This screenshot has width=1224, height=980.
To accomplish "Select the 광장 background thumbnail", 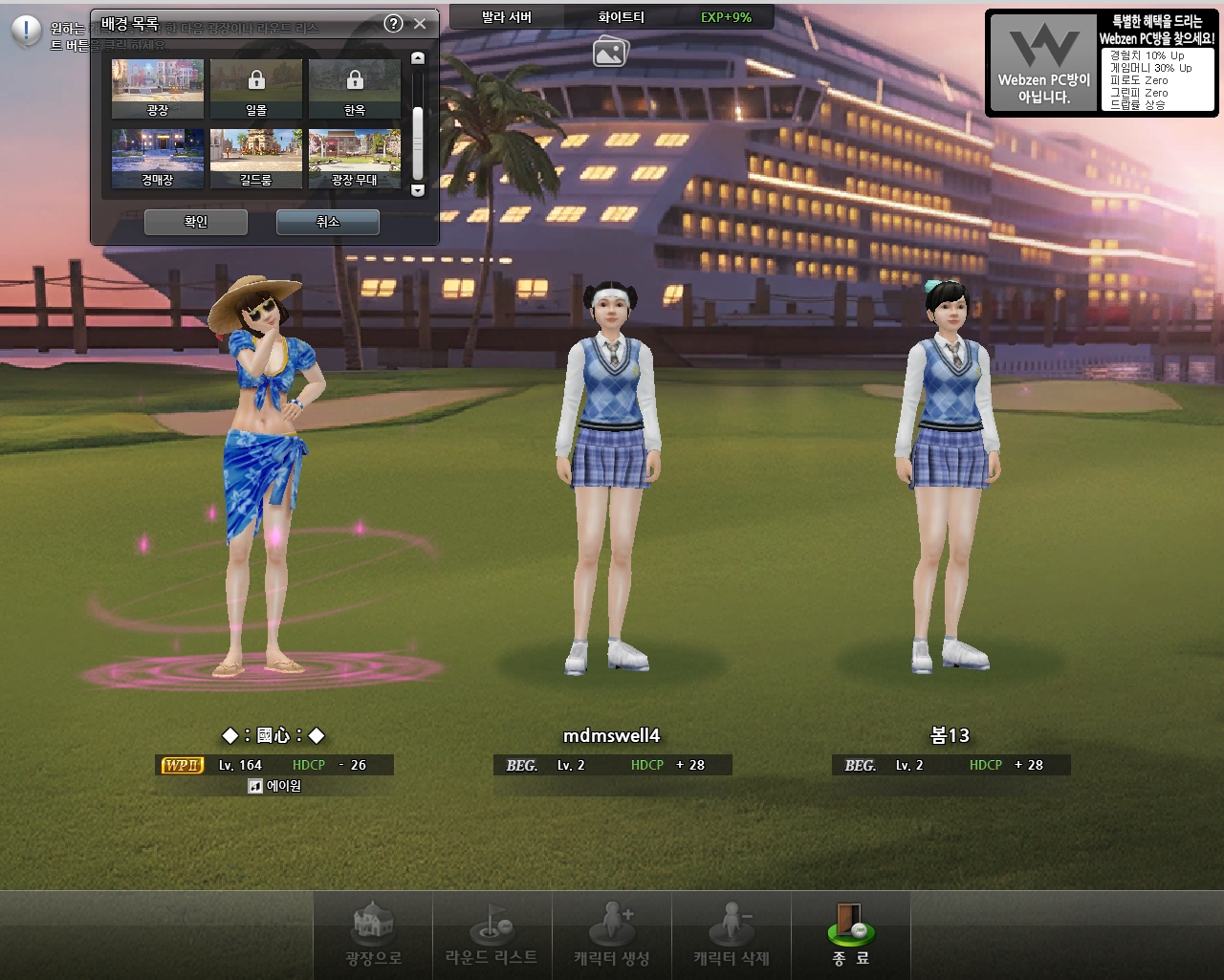I will pos(158,88).
